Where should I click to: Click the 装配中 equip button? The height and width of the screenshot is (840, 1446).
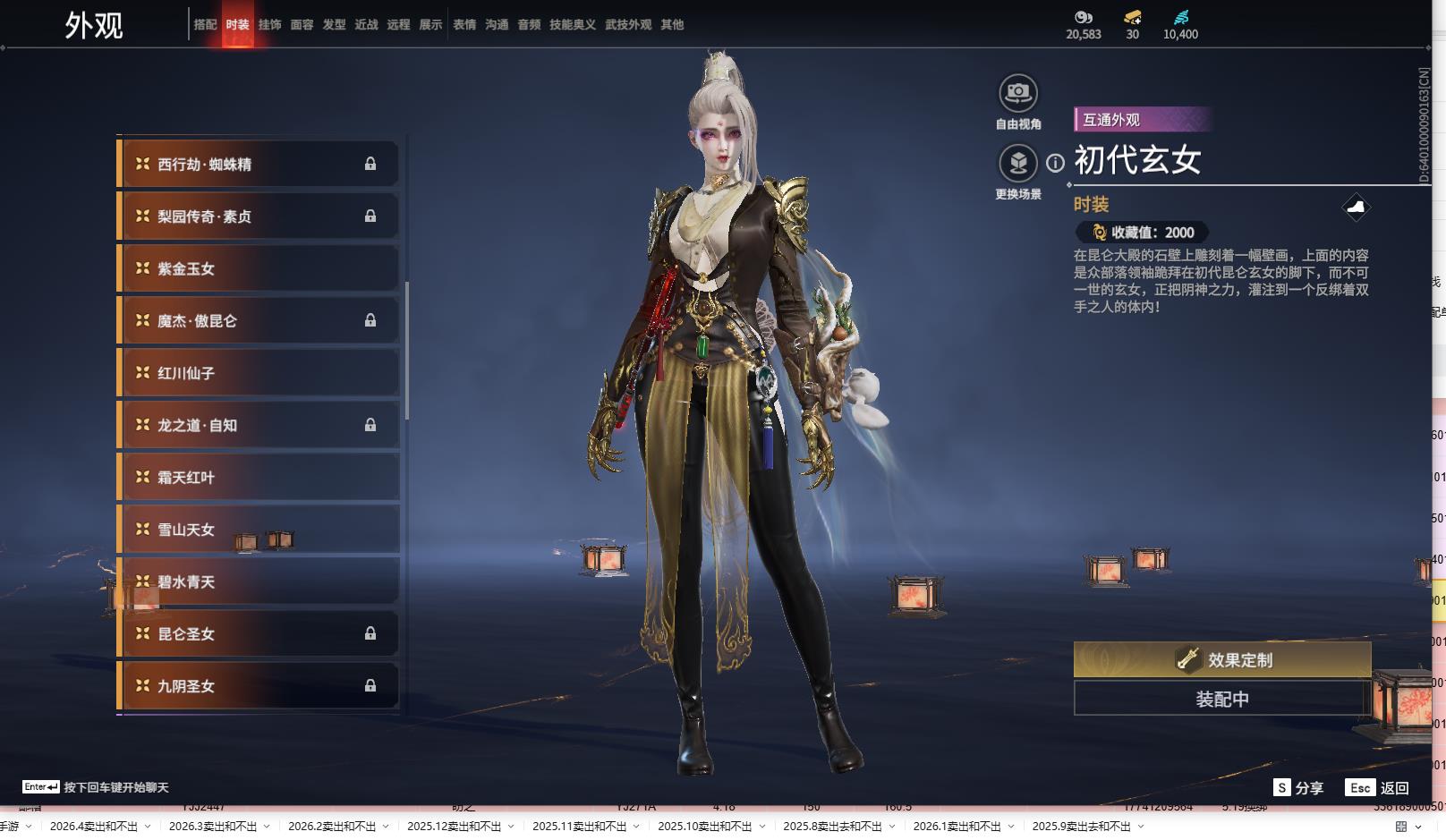pos(1221,699)
